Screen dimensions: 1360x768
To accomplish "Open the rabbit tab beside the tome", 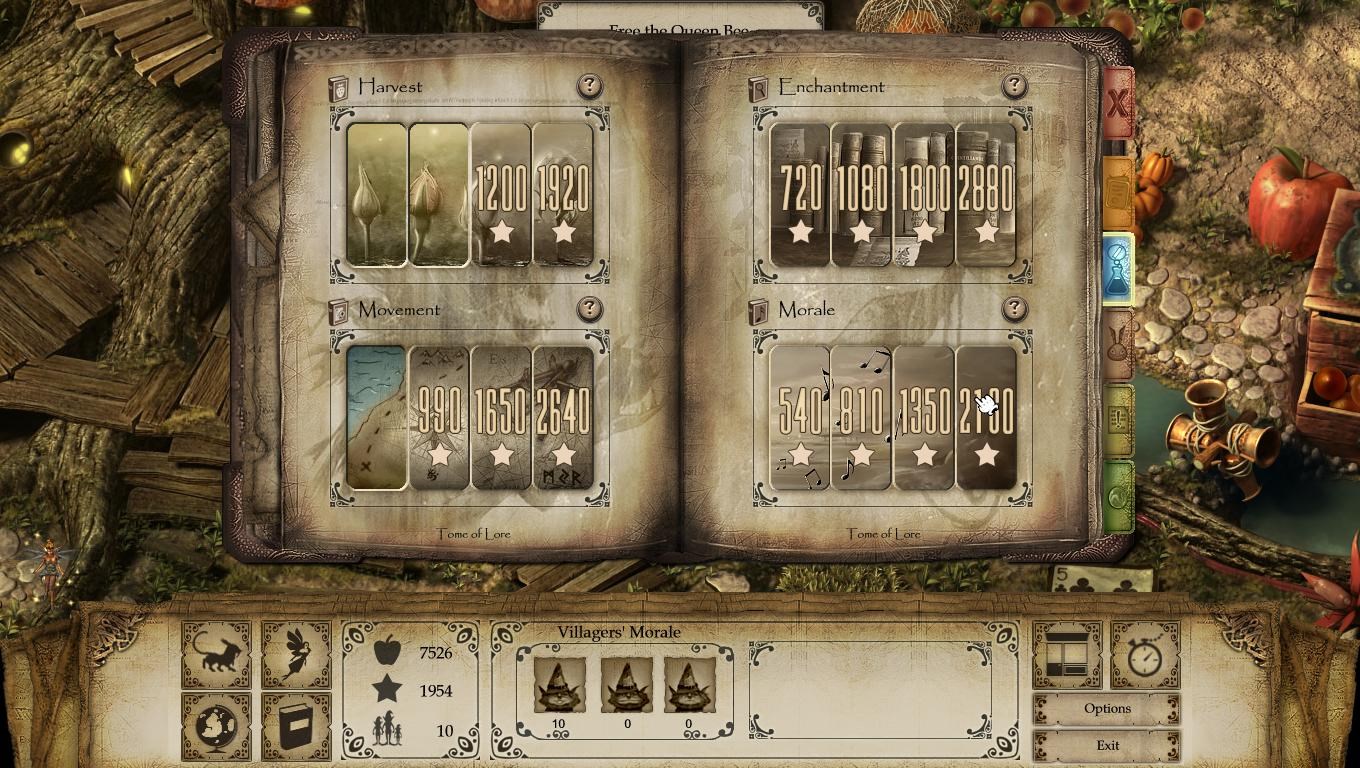I will (1118, 340).
